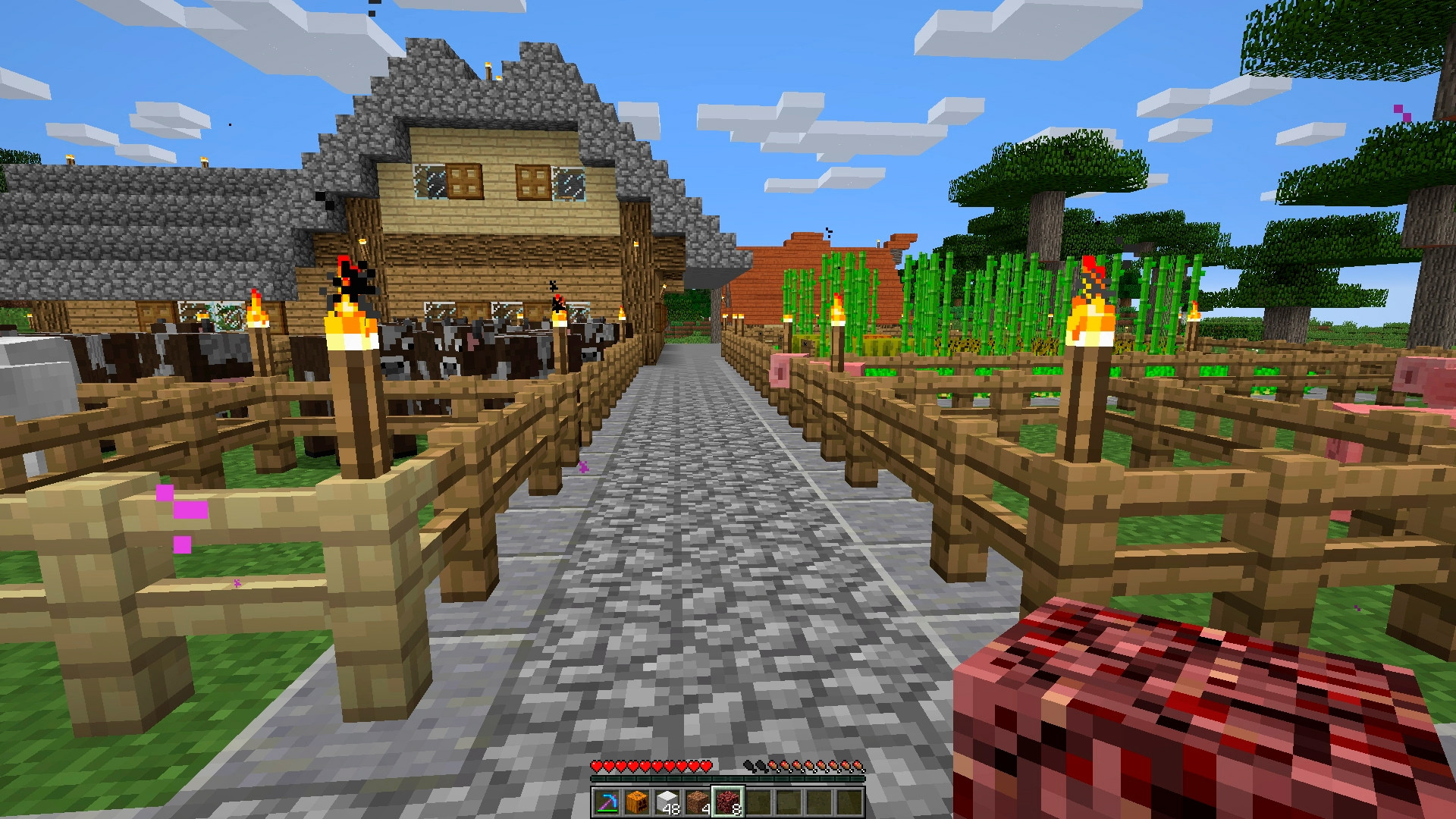Switch to the dirt block slot
The height and width of the screenshot is (819, 1456).
[x=698, y=802]
